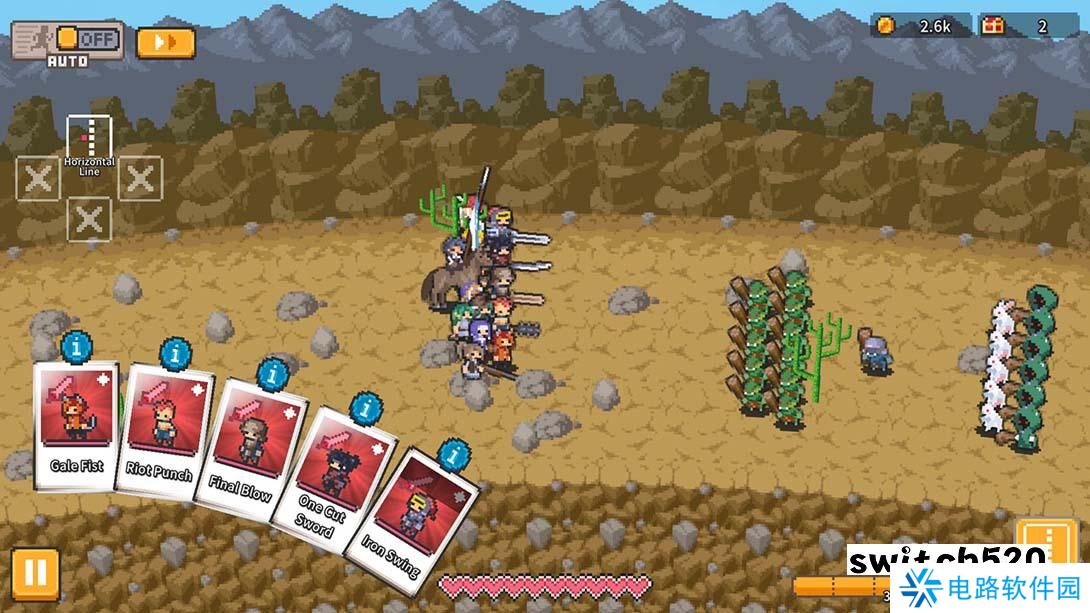Activate the fast-forward speed button
1090x613 pixels.
(165, 43)
